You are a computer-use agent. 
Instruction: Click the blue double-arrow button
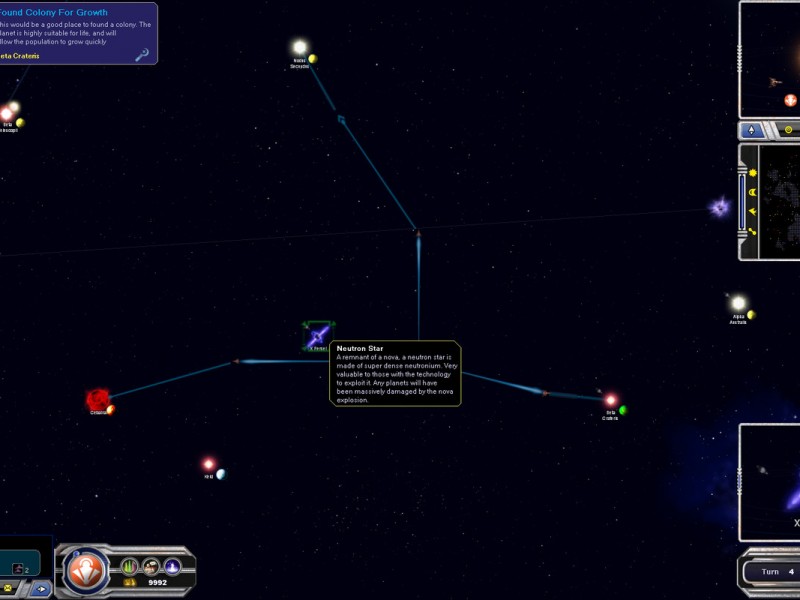pyautogui.click(x=41, y=589)
